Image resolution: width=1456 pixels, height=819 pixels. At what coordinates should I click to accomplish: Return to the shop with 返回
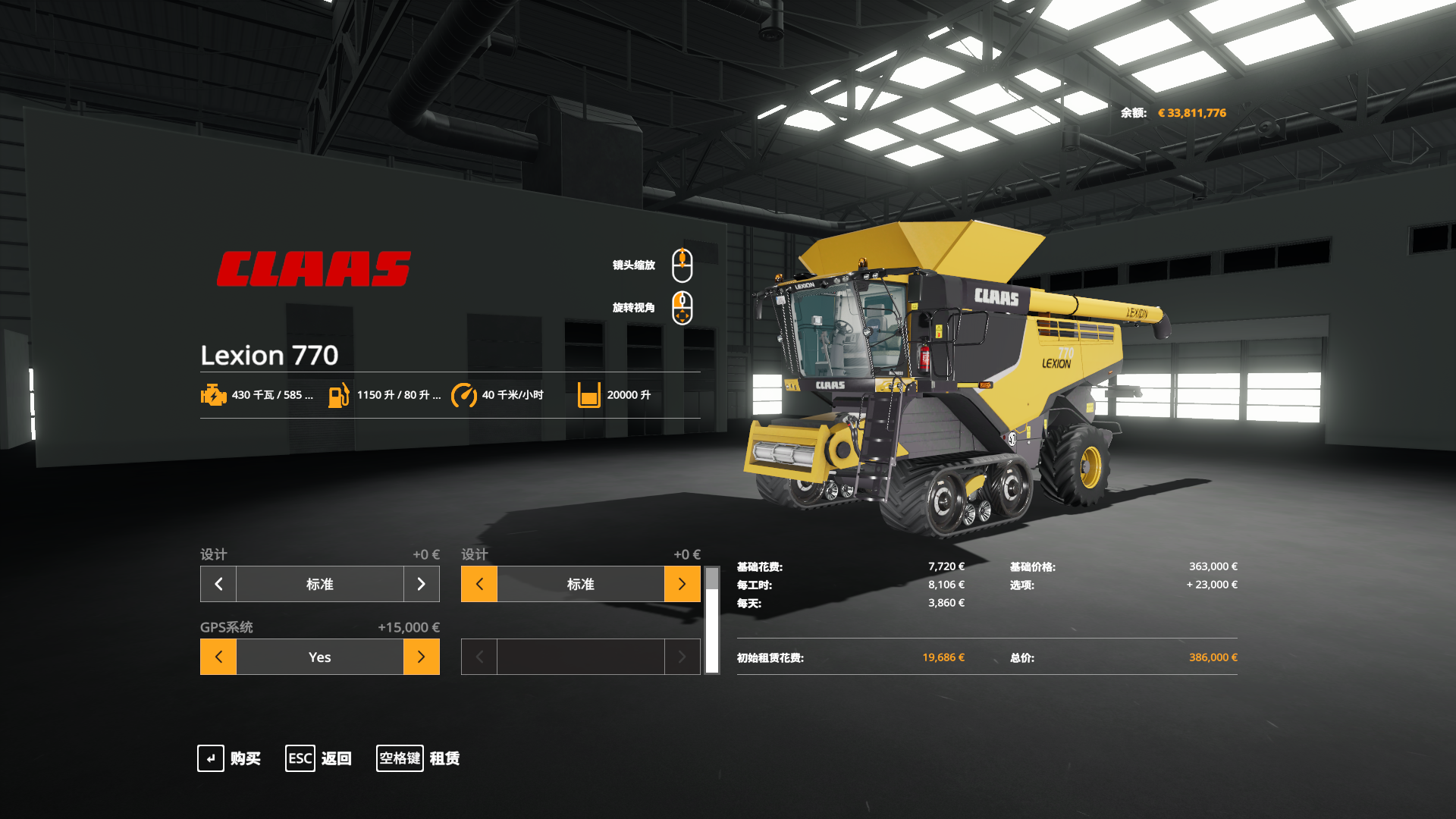[318, 758]
